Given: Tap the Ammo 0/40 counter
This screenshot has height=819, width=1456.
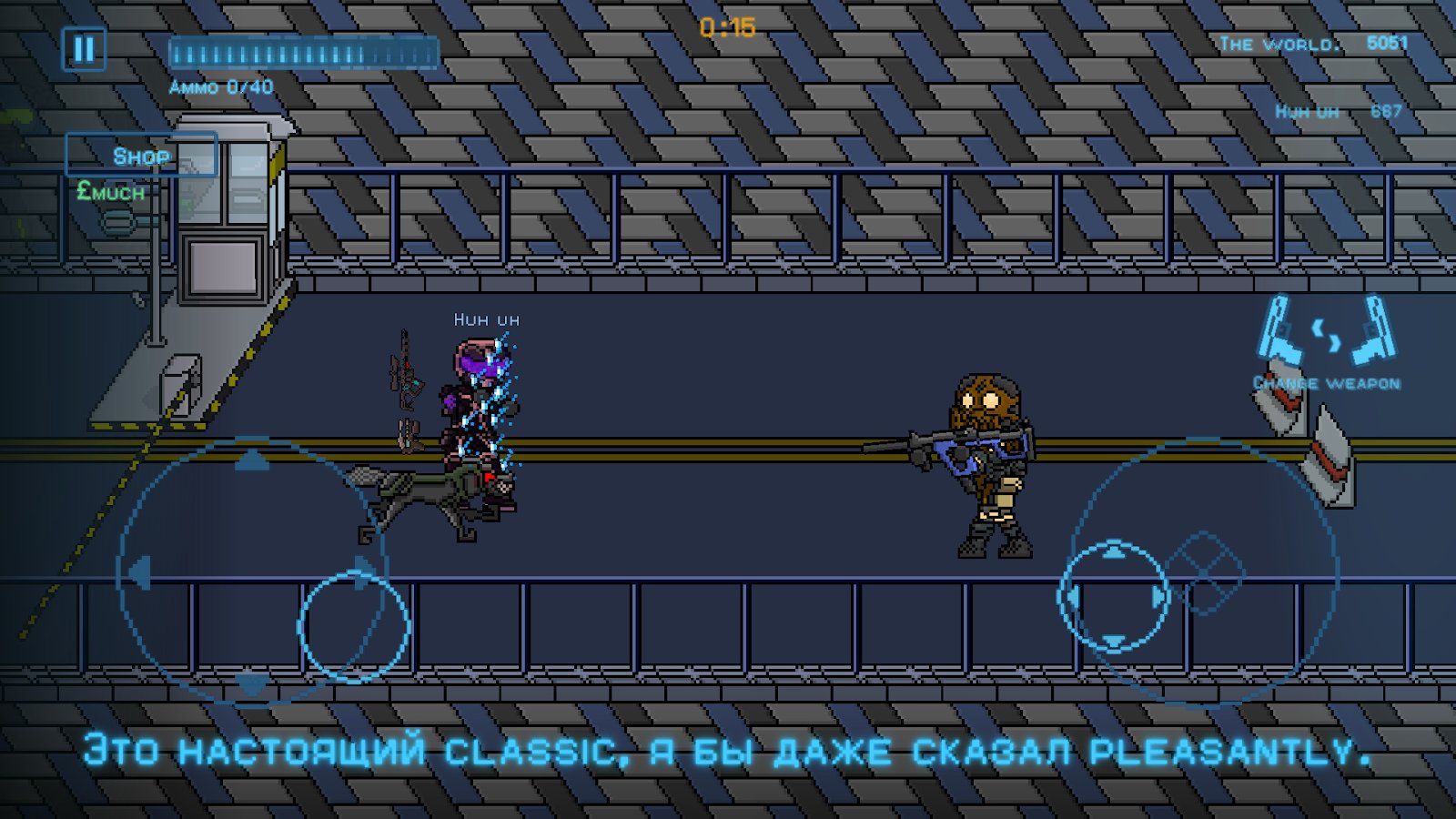Looking at the screenshot, I should 223,88.
